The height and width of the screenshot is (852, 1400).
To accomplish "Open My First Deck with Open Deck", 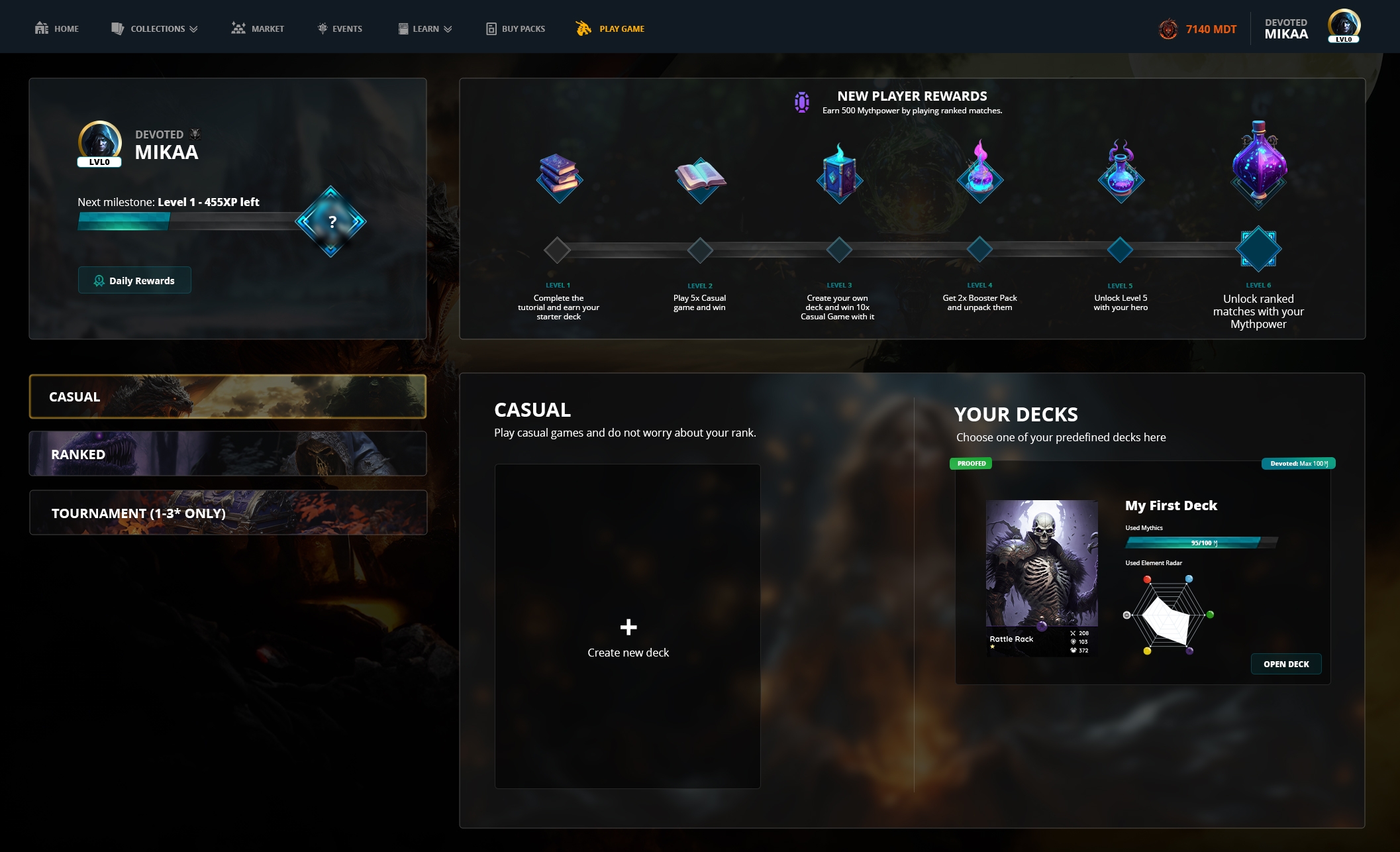I will click(x=1285, y=664).
